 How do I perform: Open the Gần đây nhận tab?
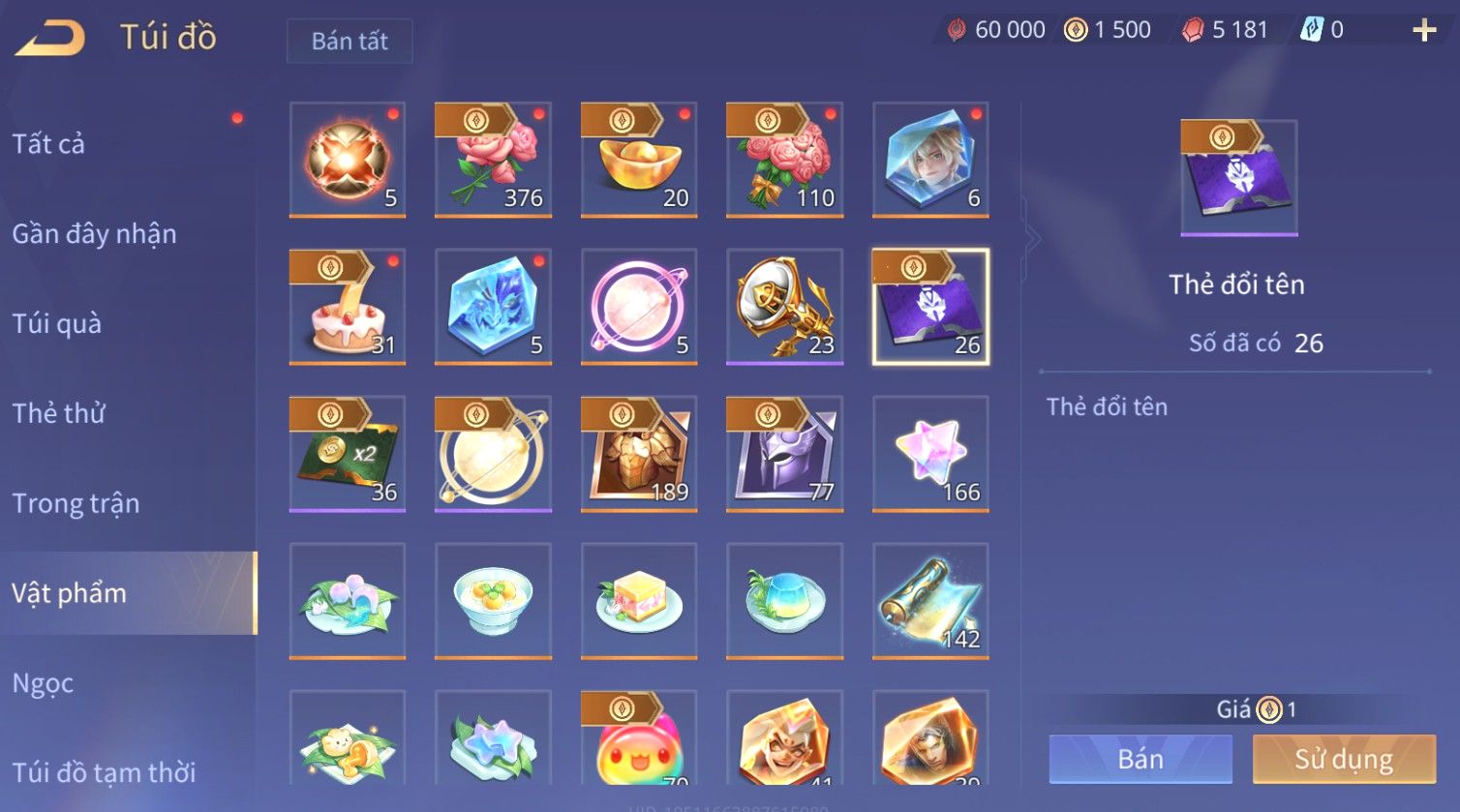(94, 234)
